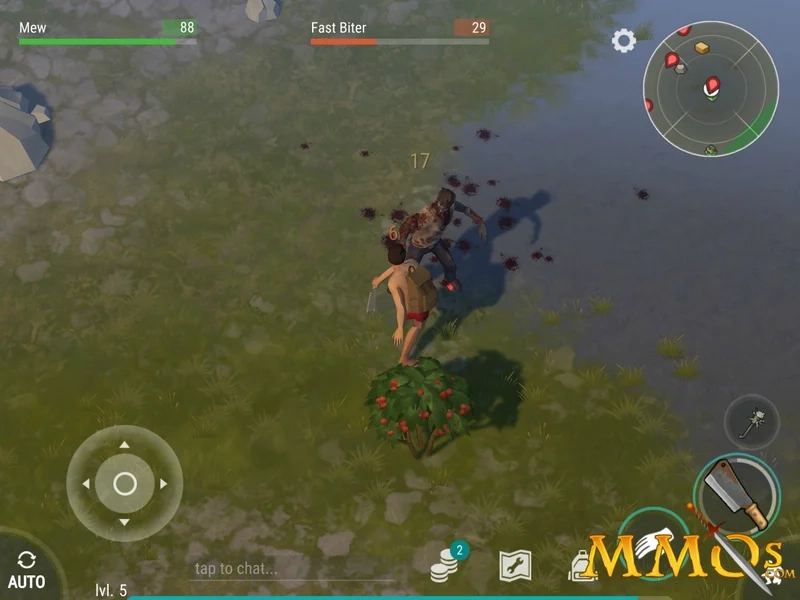This screenshot has width=800, height=600.
Task: Switch to the spiked club weapon
Action: [x=751, y=422]
